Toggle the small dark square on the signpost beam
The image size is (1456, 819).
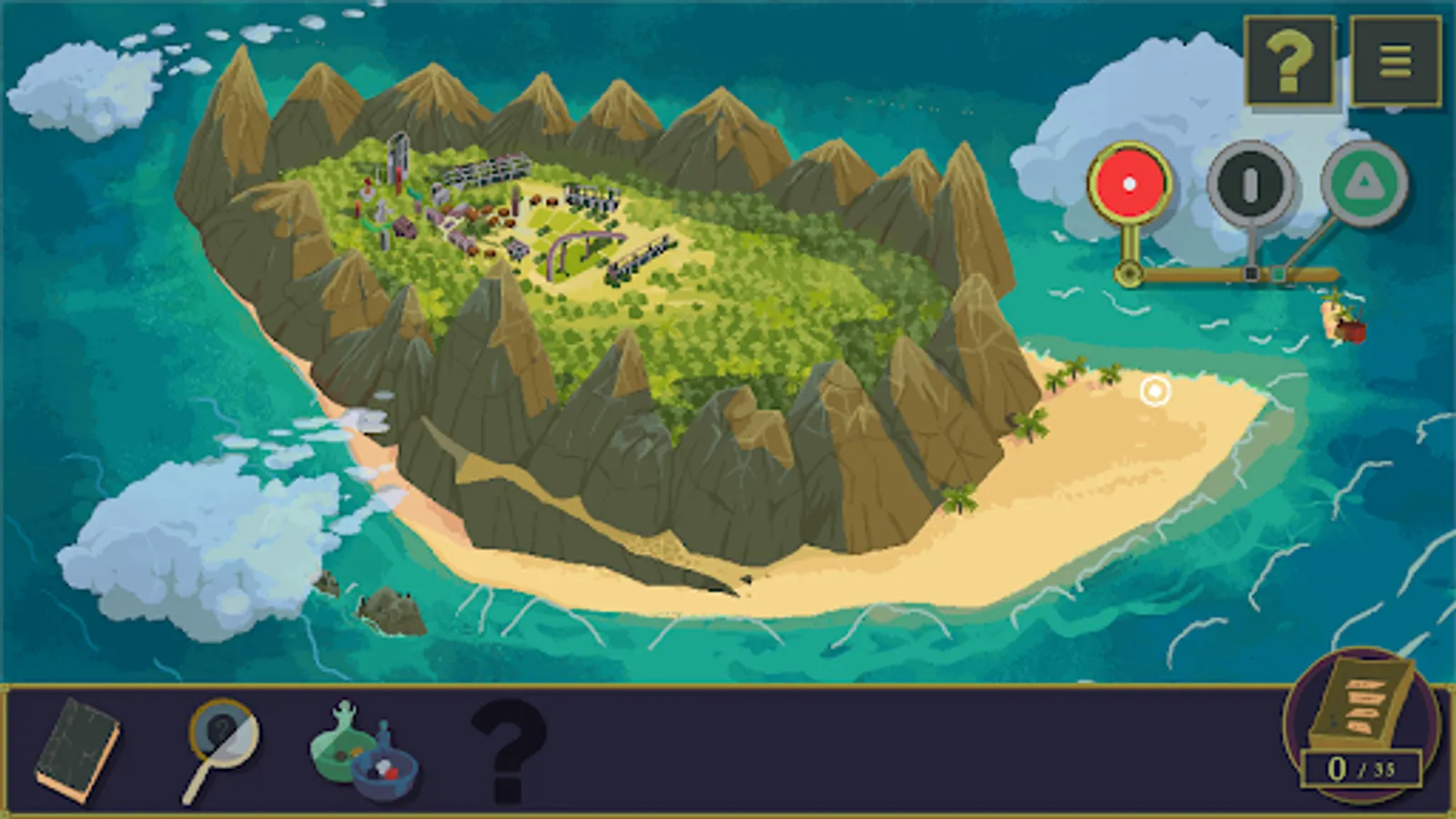1250,272
